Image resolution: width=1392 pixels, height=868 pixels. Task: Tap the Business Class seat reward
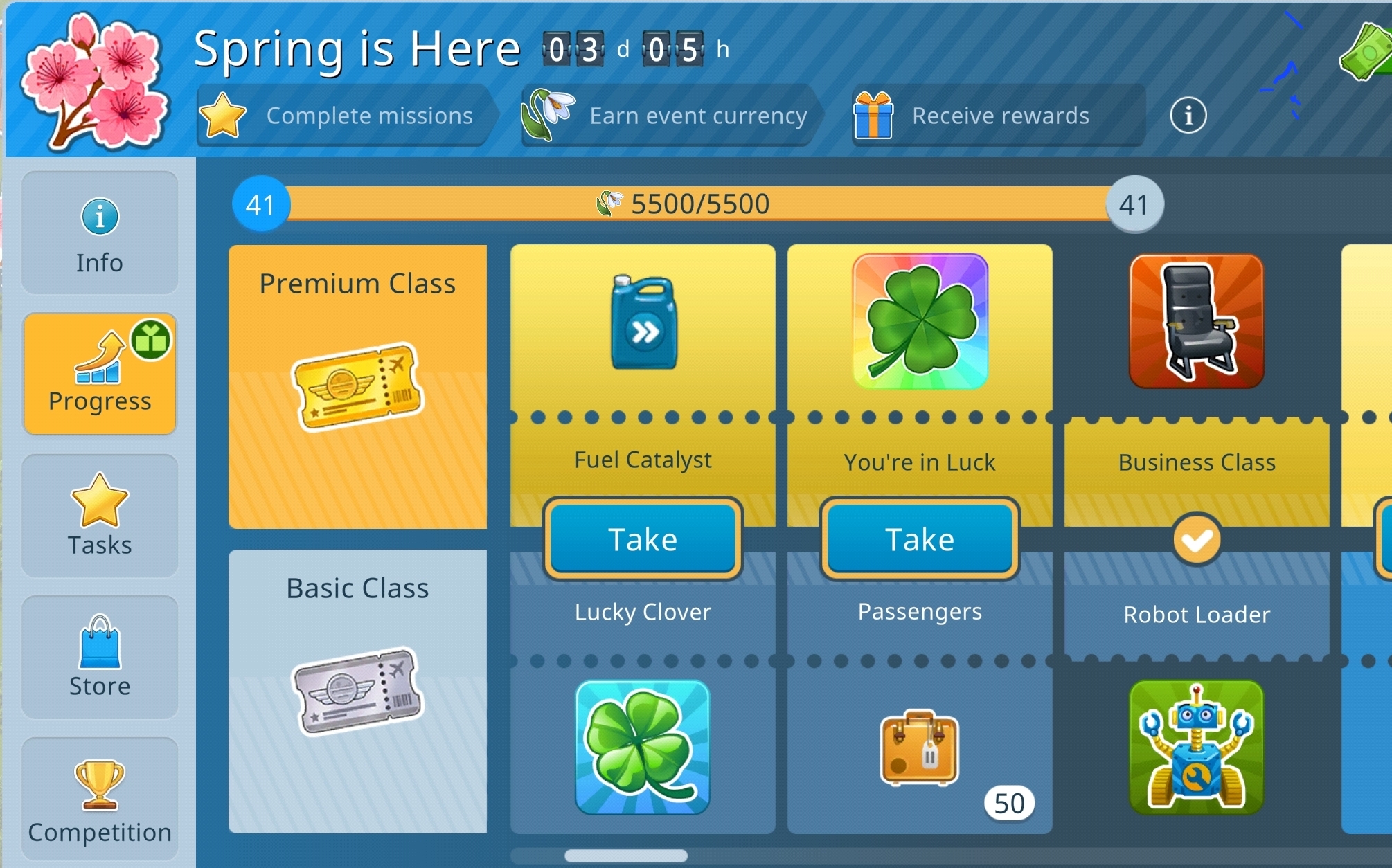pyautogui.click(x=1197, y=321)
